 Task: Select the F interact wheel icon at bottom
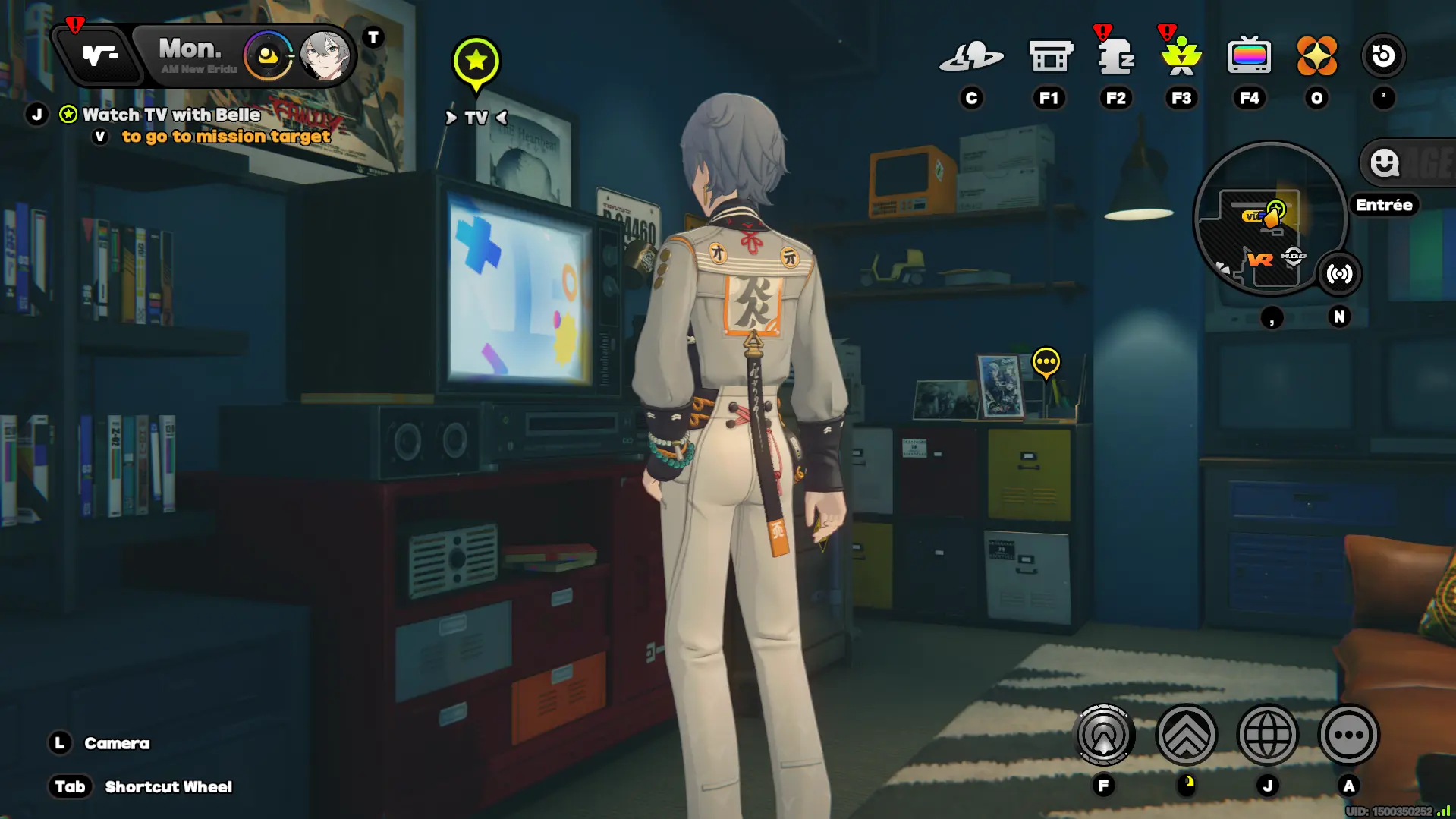(x=1104, y=734)
